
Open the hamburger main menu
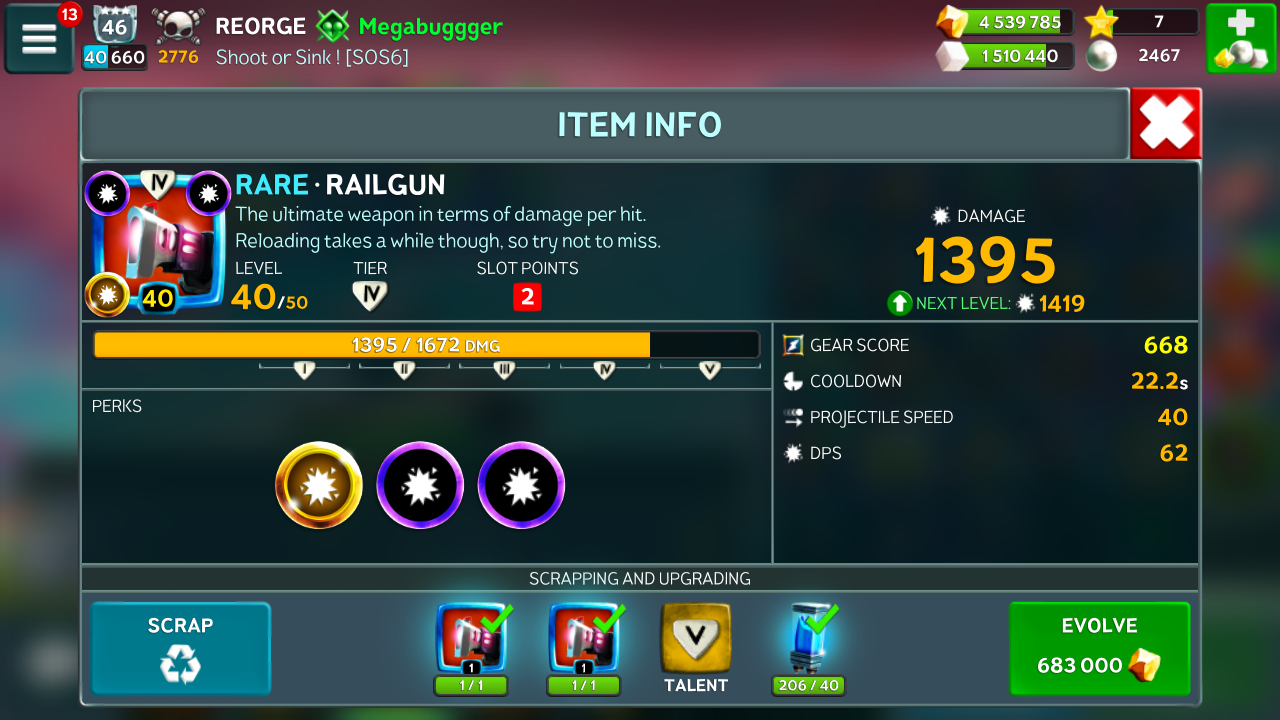click(39, 39)
